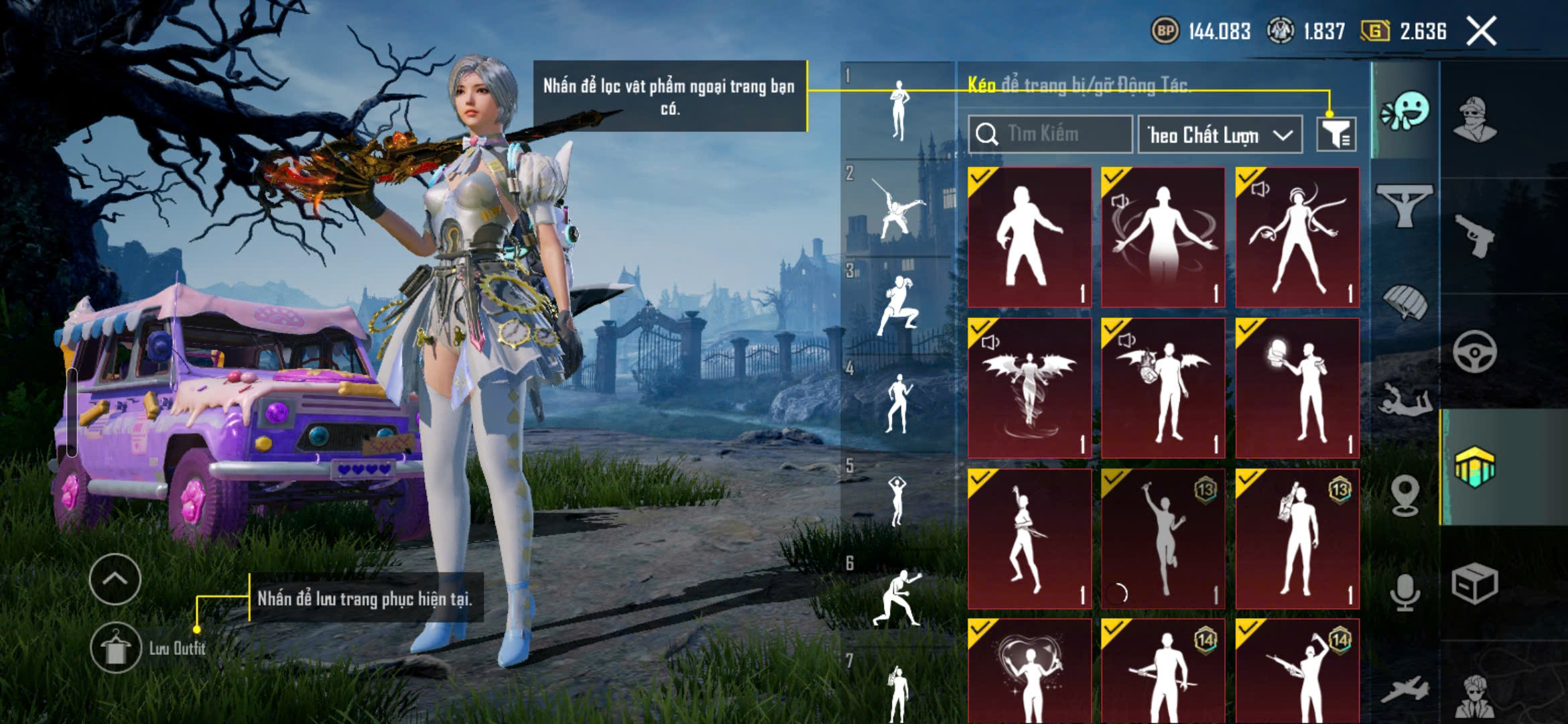1568x724 pixels.
Task: Open the parachute skins tab
Action: click(x=1405, y=303)
